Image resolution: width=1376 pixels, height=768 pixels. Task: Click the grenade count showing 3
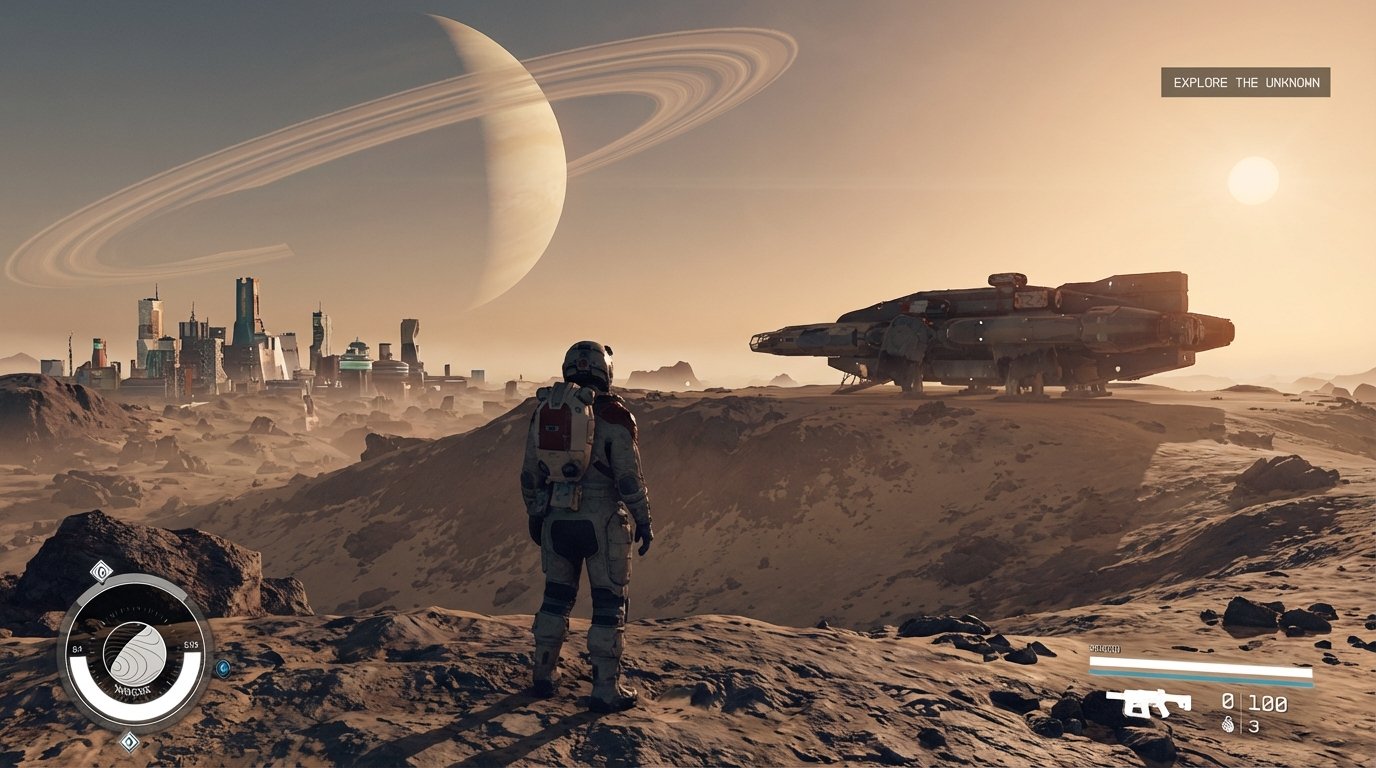tap(1256, 724)
